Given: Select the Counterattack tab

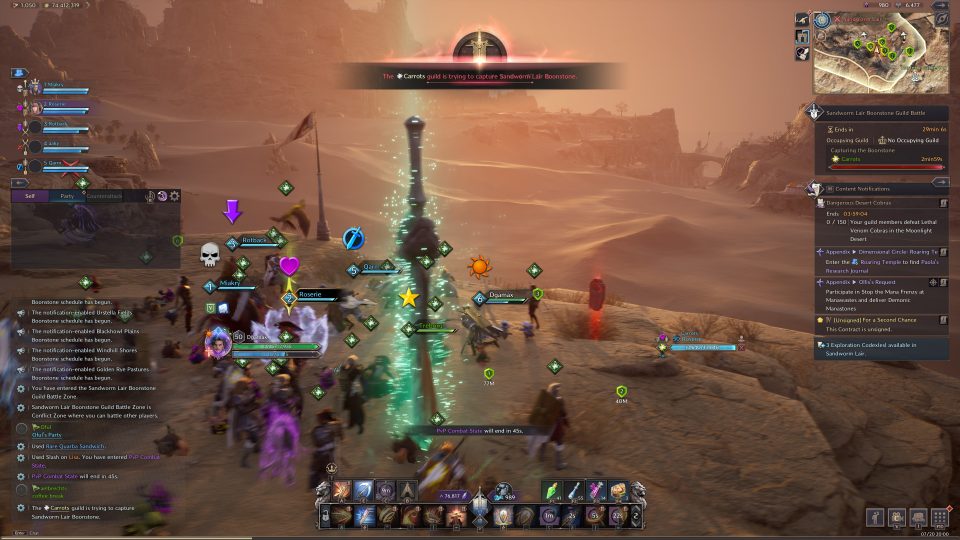Looking at the screenshot, I should (104, 196).
